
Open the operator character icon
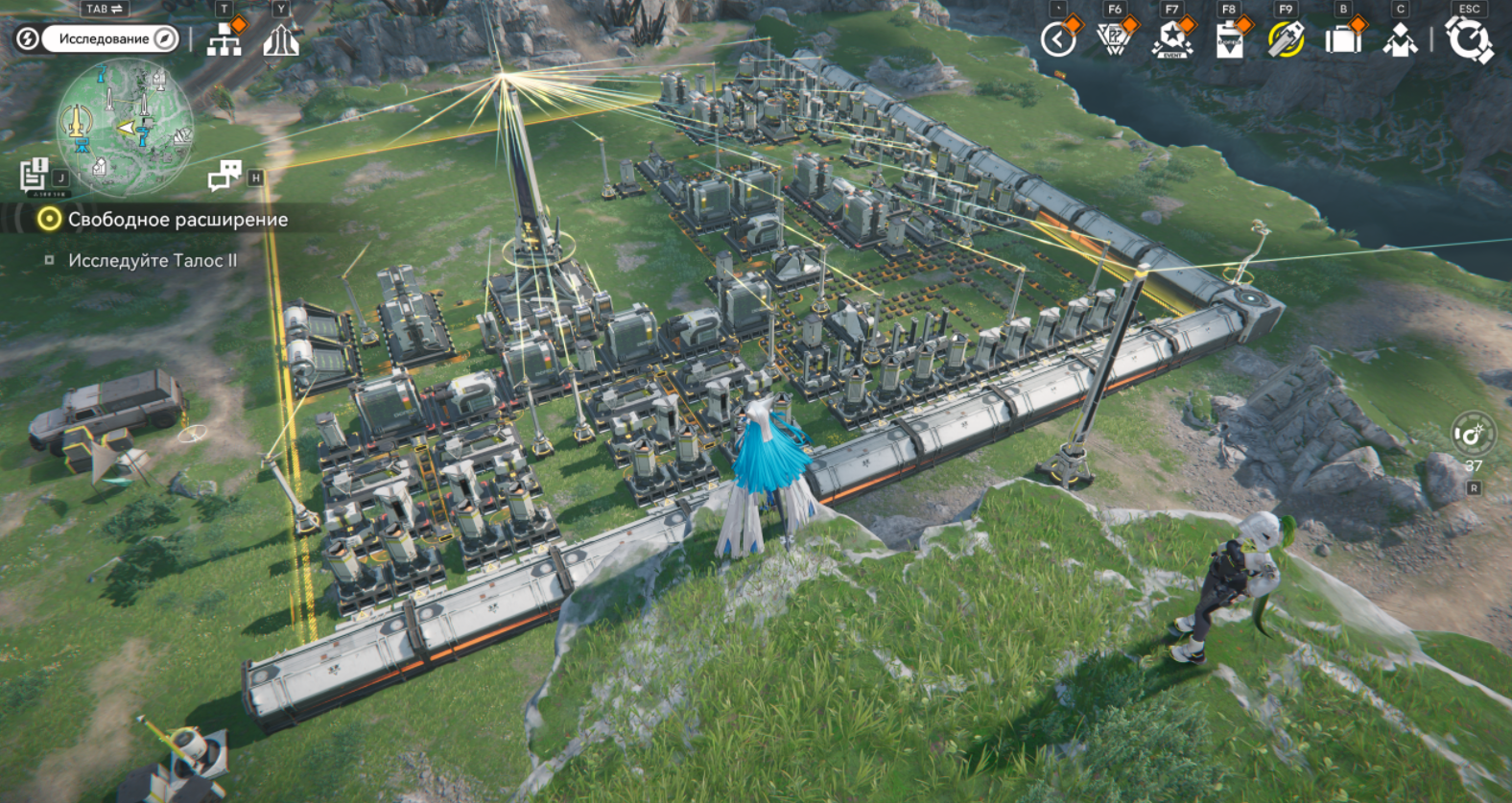1400,40
